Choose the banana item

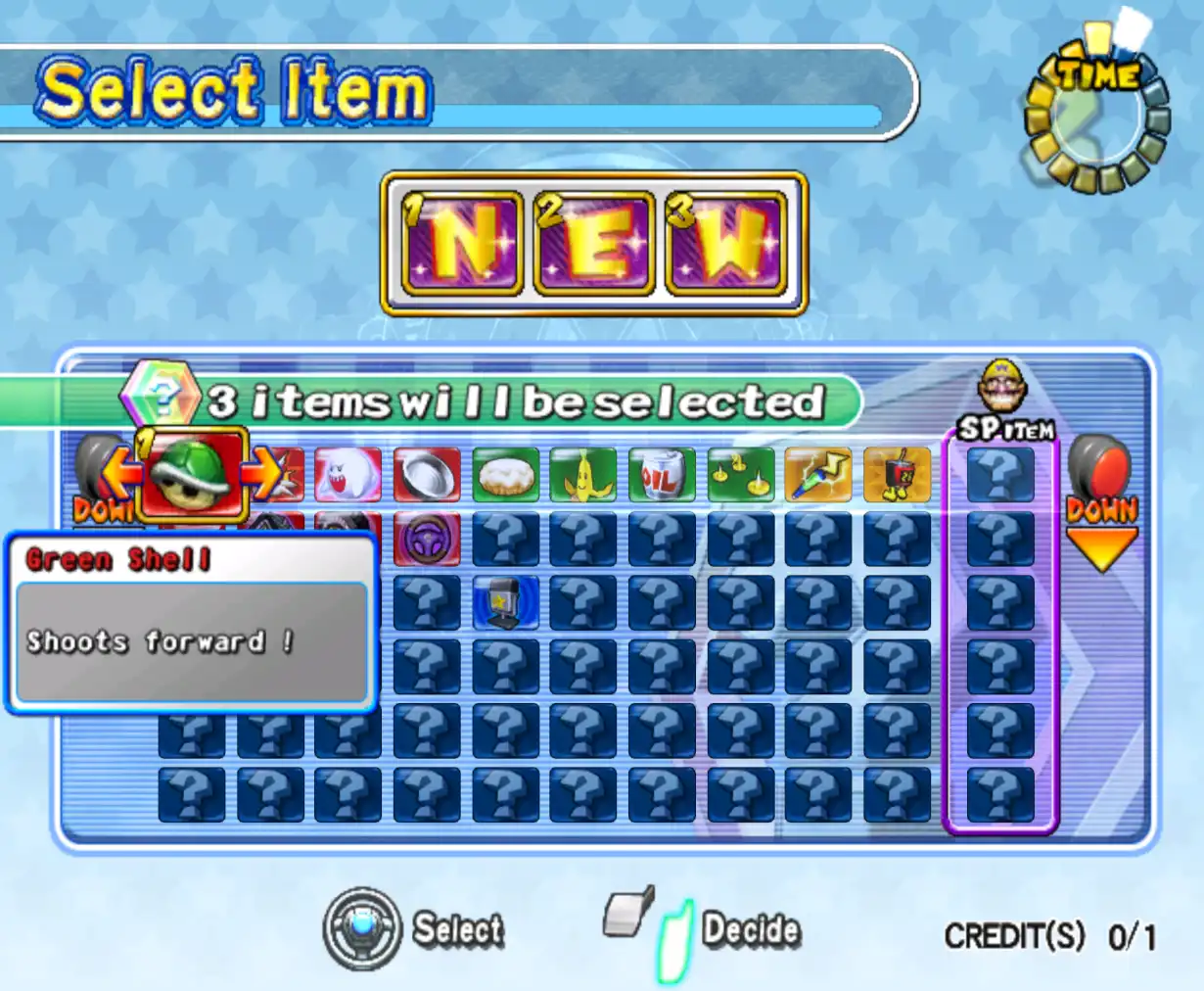click(x=583, y=475)
